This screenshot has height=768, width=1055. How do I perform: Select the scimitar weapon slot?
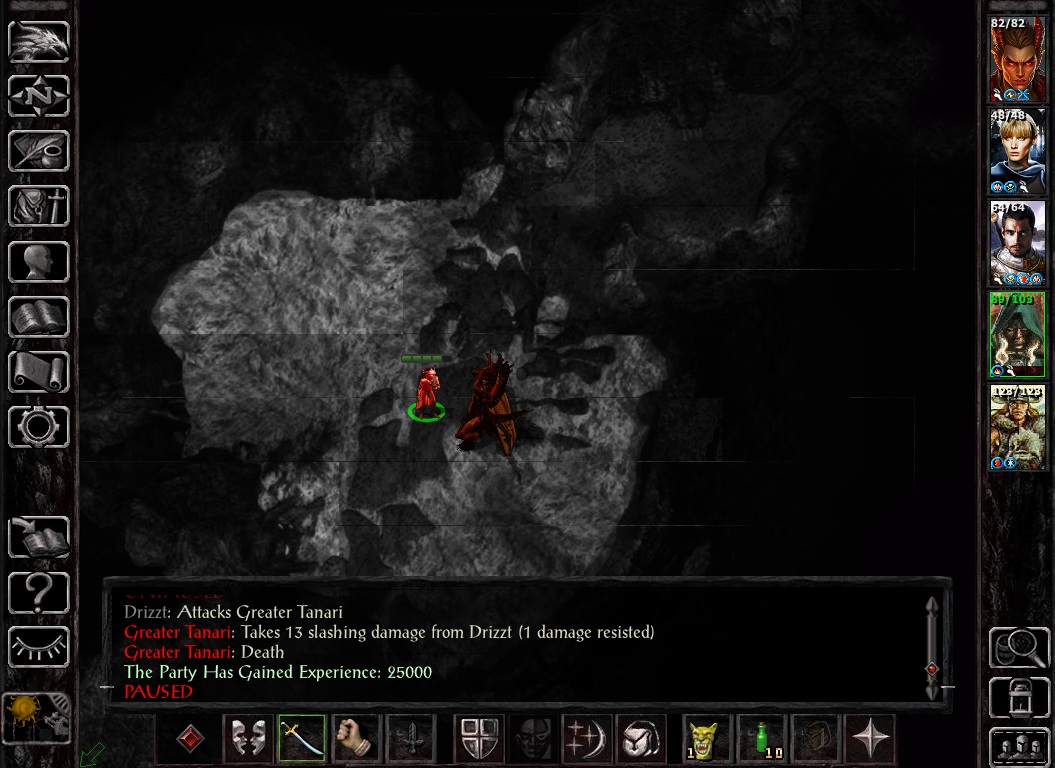pyautogui.click(x=302, y=740)
